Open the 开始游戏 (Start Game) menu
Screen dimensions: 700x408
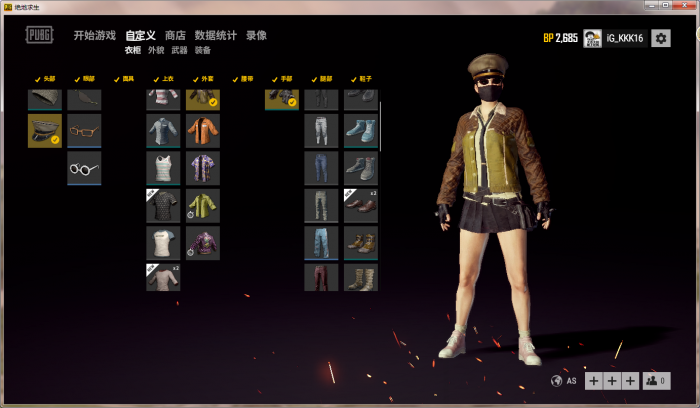click(x=94, y=36)
